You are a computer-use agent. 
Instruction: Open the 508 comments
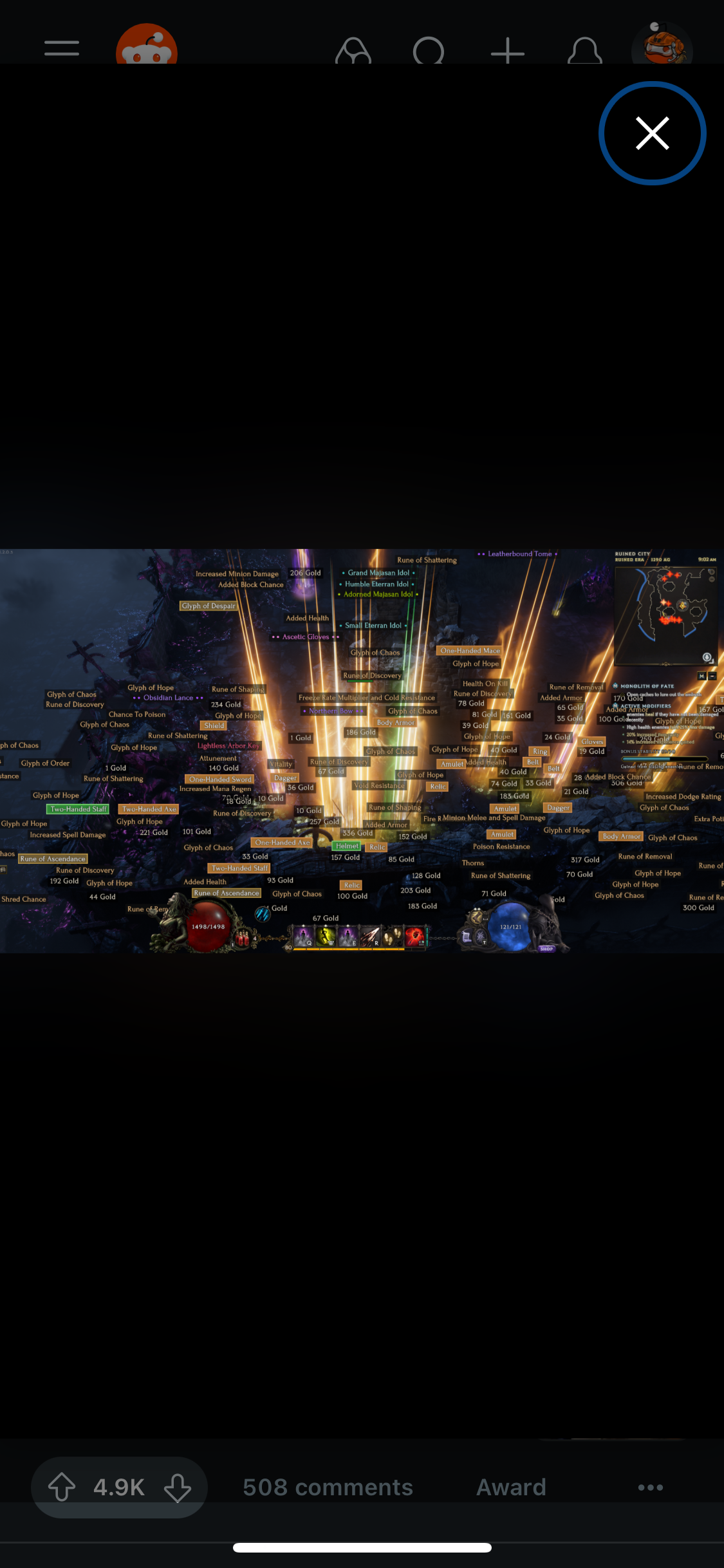click(x=328, y=1487)
